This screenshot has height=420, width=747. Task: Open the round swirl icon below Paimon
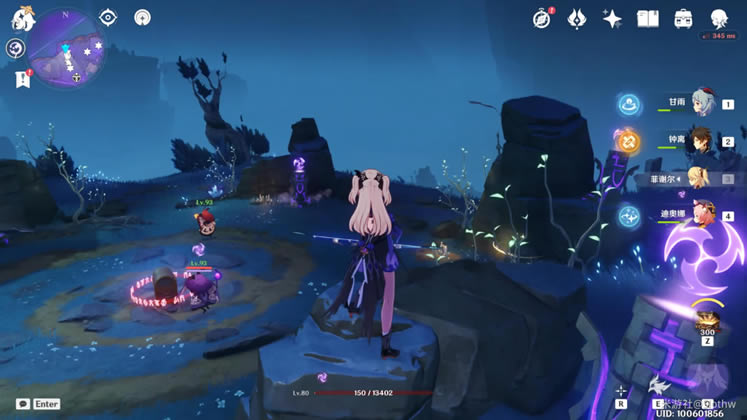(15, 48)
